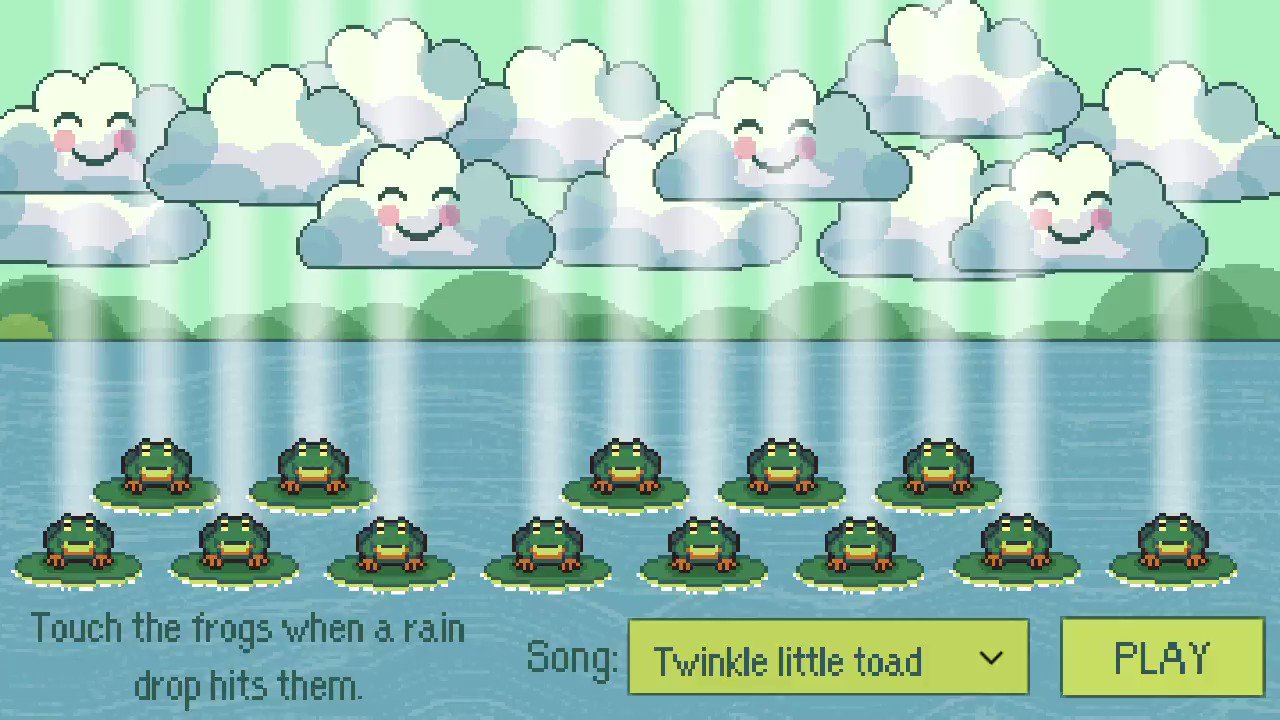Click the instruction text about touching frogs
Screen dimensions: 1280x720
click(248, 655)
